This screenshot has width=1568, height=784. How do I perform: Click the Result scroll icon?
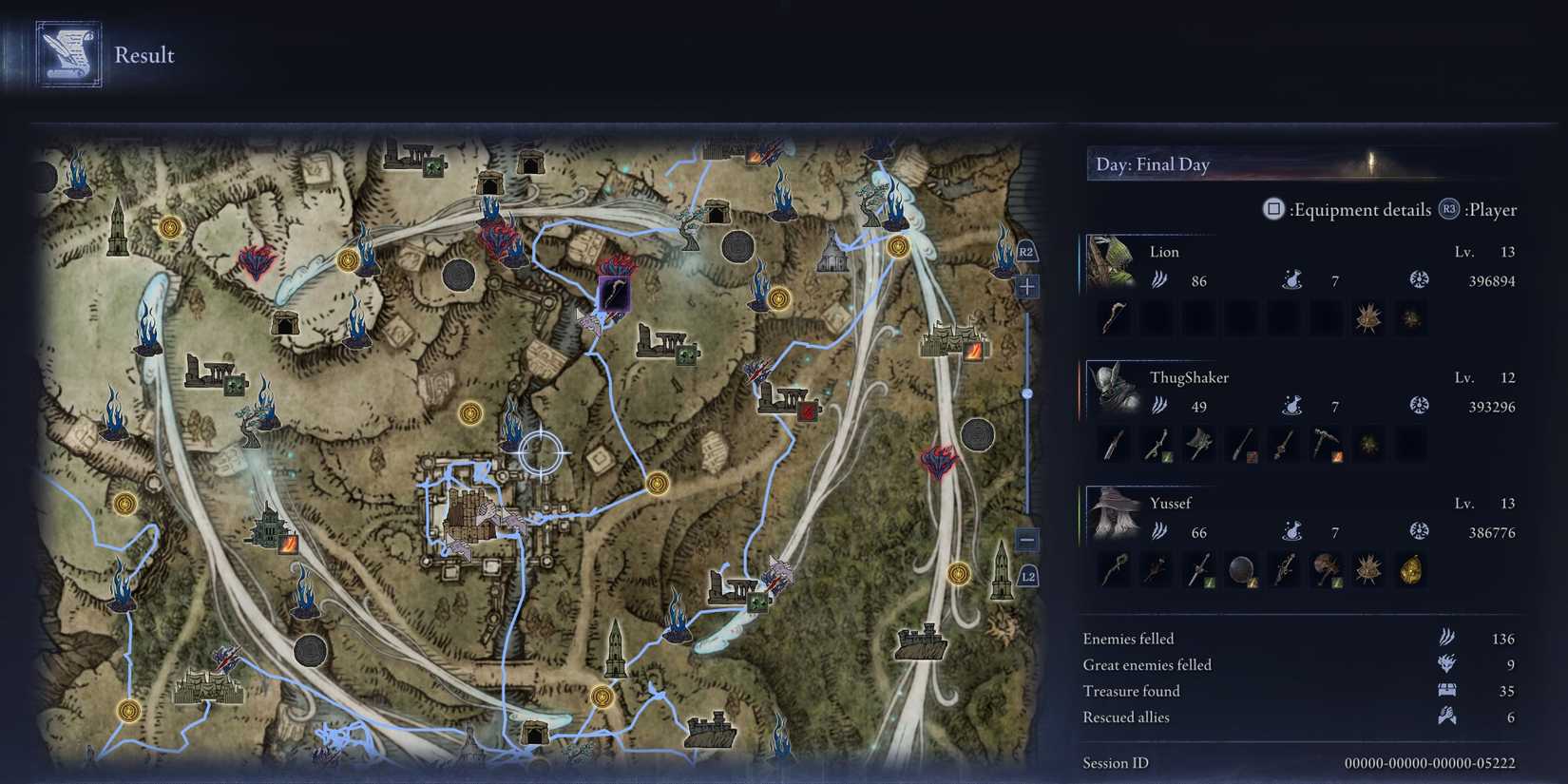click(67, 54)
